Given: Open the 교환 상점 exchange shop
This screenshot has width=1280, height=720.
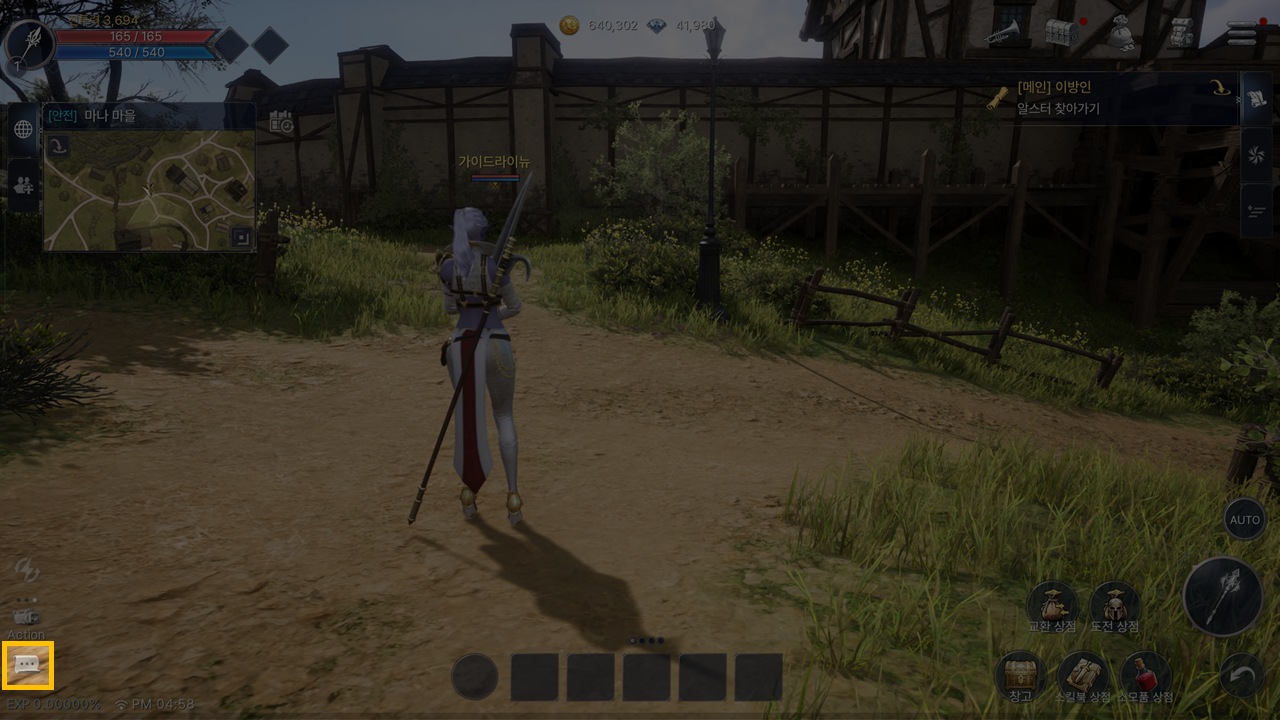Looking at the screenshot, I should pos(1052,607).
